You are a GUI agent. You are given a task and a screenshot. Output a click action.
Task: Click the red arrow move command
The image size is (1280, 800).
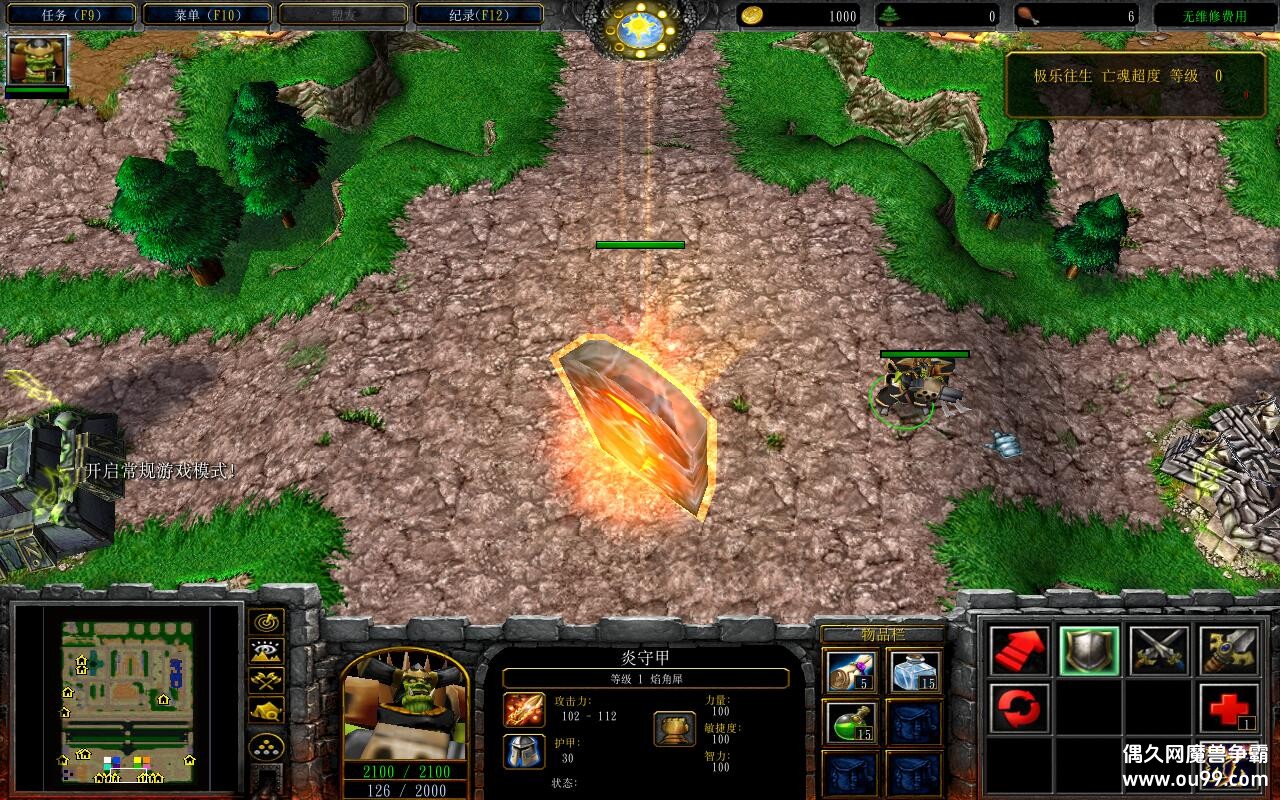1020,651
